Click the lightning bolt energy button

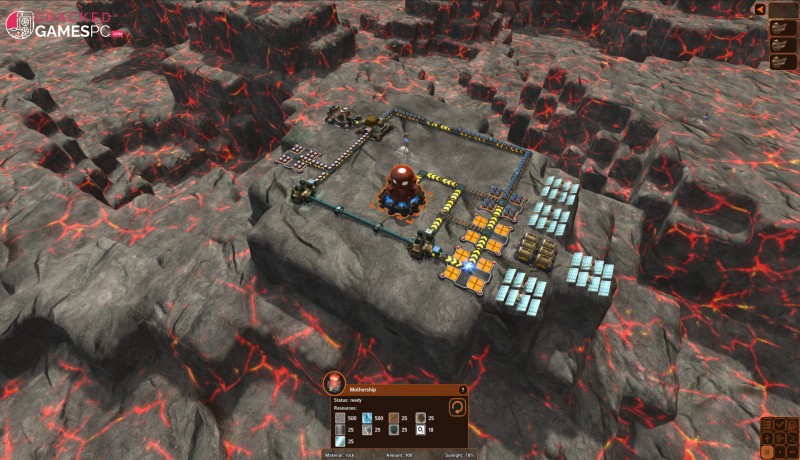(x=767, y=439)
